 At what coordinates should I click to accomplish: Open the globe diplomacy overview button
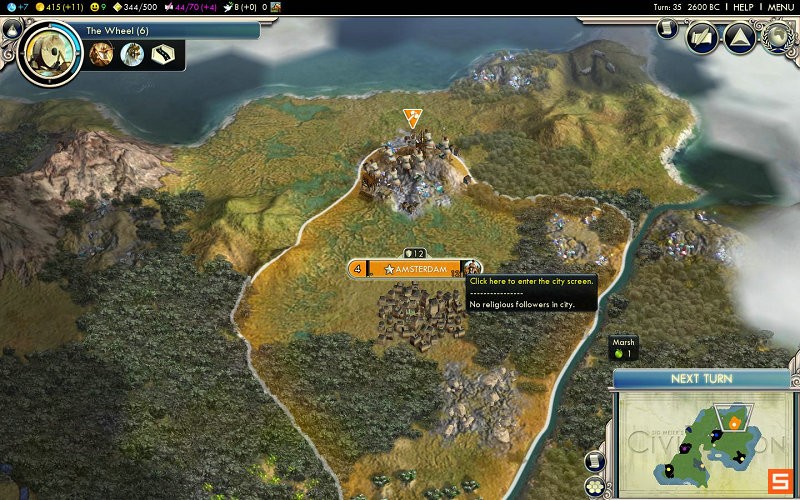776,36
